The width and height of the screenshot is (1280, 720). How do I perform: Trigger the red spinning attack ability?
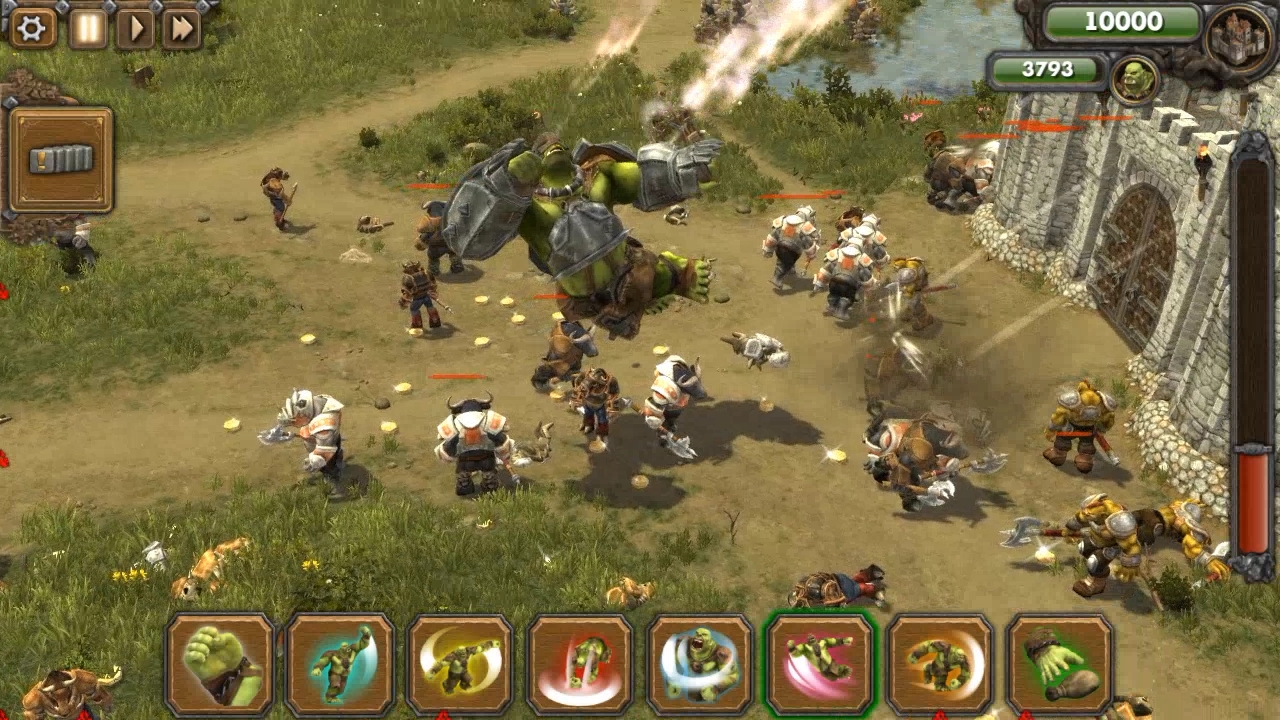[x=582, y=665]
